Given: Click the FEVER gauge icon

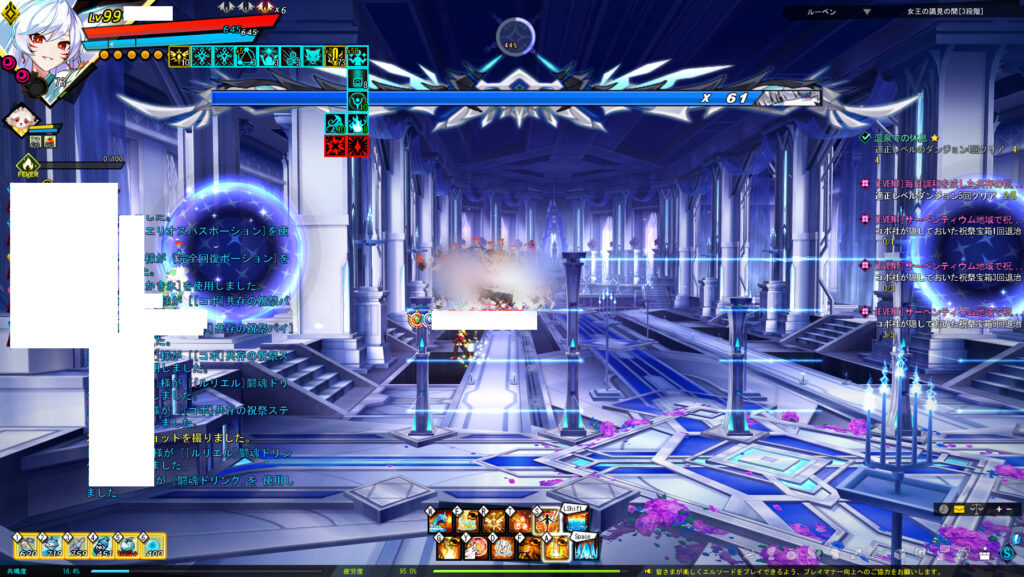Looking at the screenshot, I should point(27,163).
